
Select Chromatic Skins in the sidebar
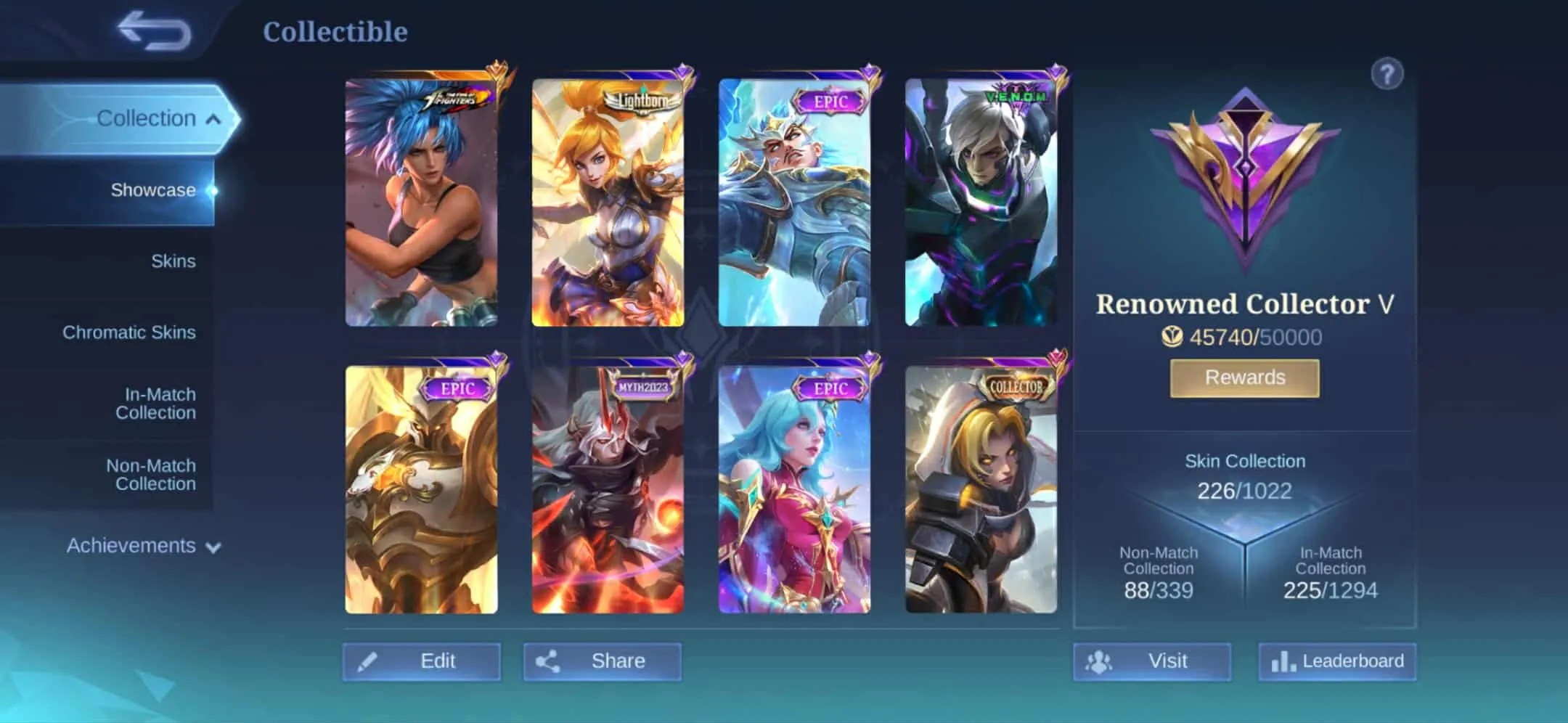(130, 332)
